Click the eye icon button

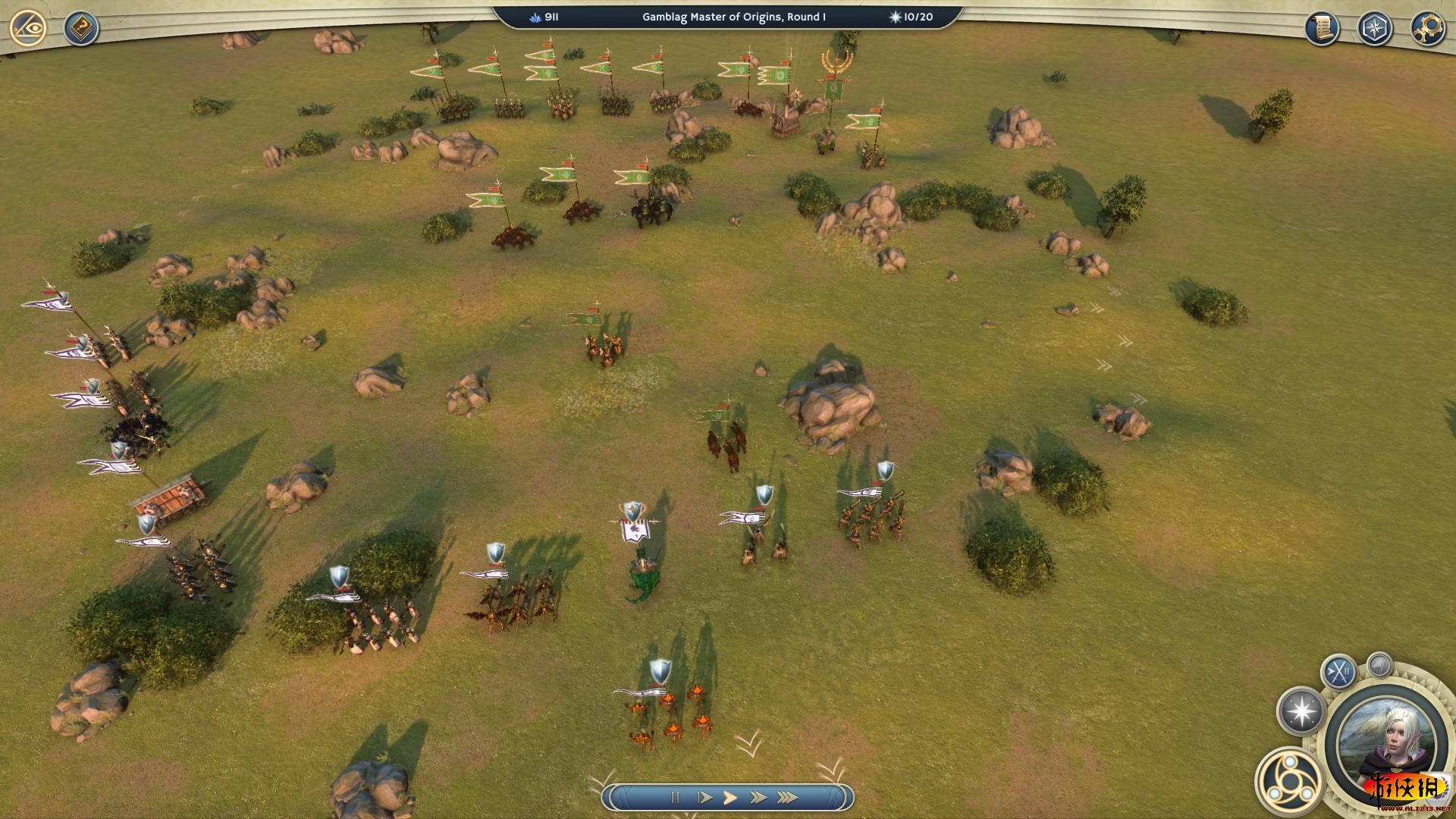coord(28,29)
